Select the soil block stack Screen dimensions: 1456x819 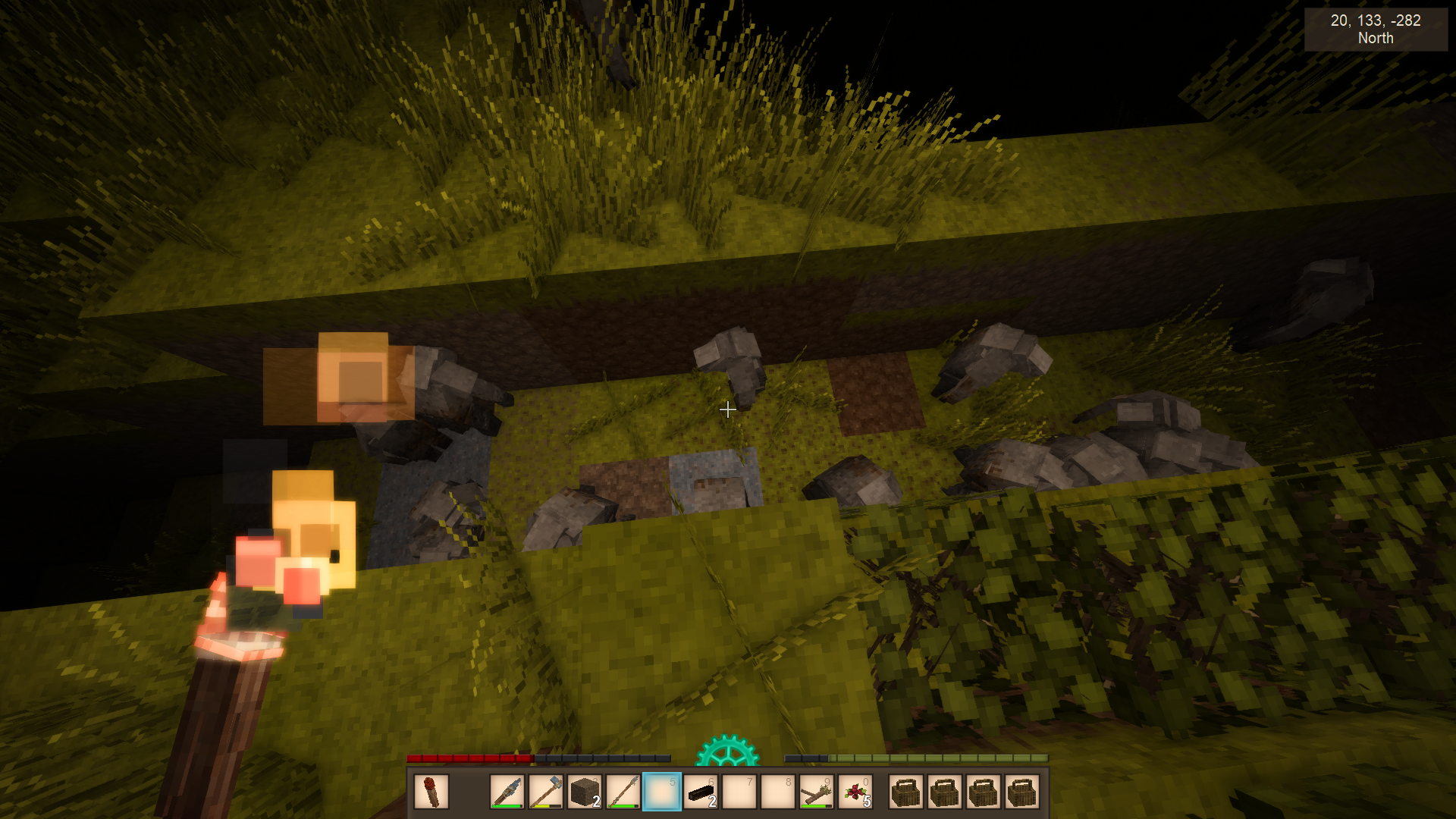click(585, 792)
